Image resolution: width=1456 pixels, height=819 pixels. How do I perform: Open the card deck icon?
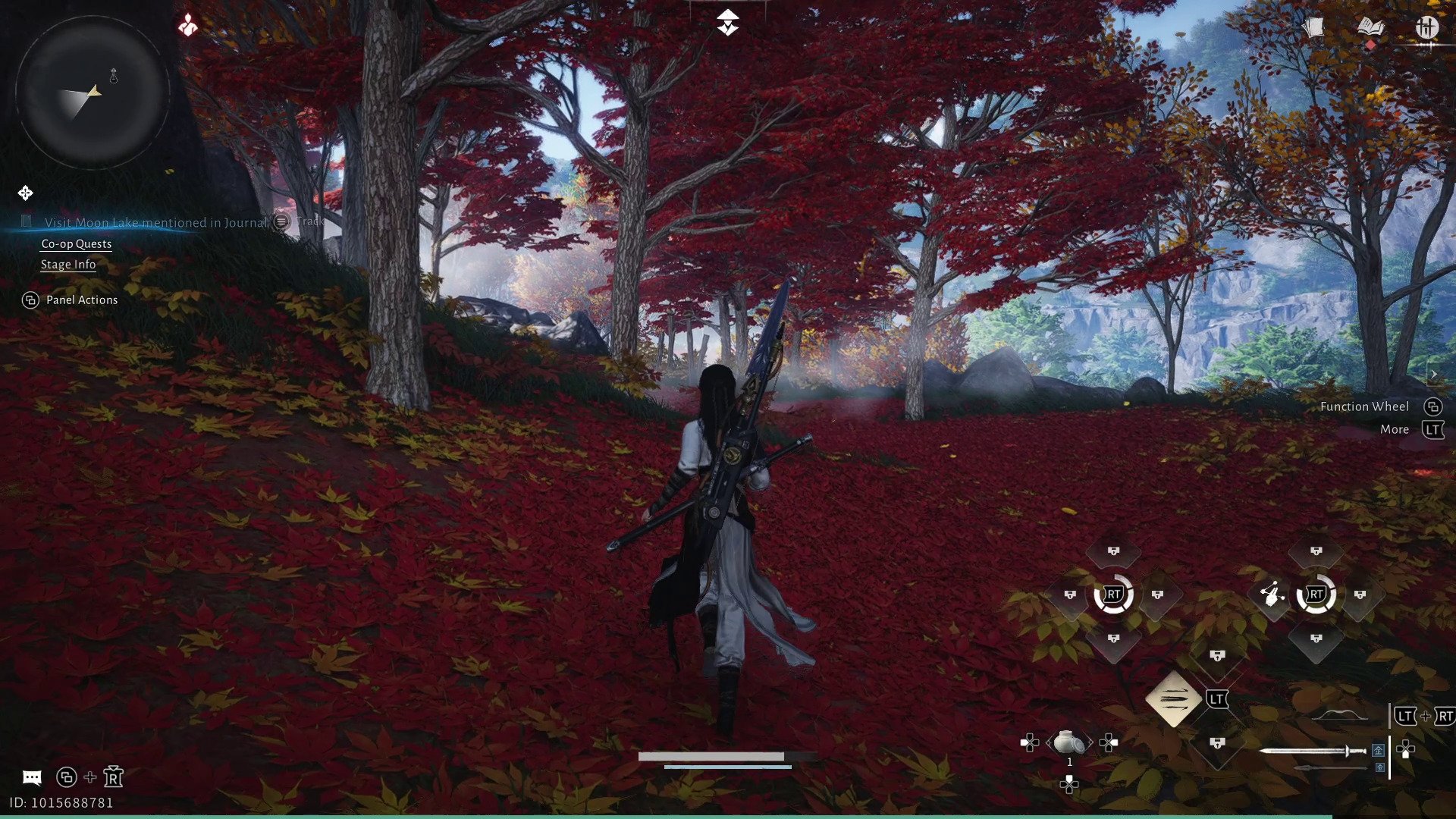tap(1313, 28)
